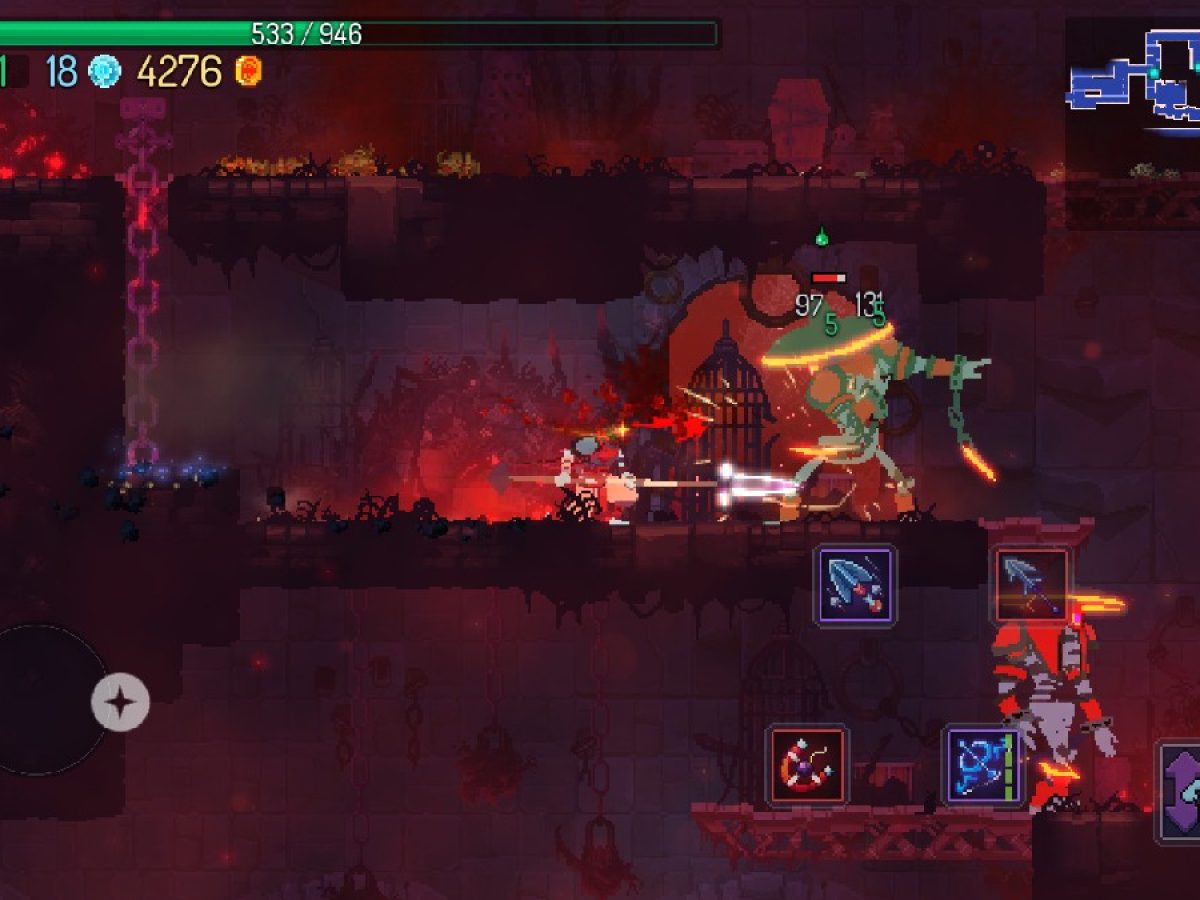Tap the purple double-arrow button
The height and width of the screenshot is (900, 1200).
(x=1180, y=790)
